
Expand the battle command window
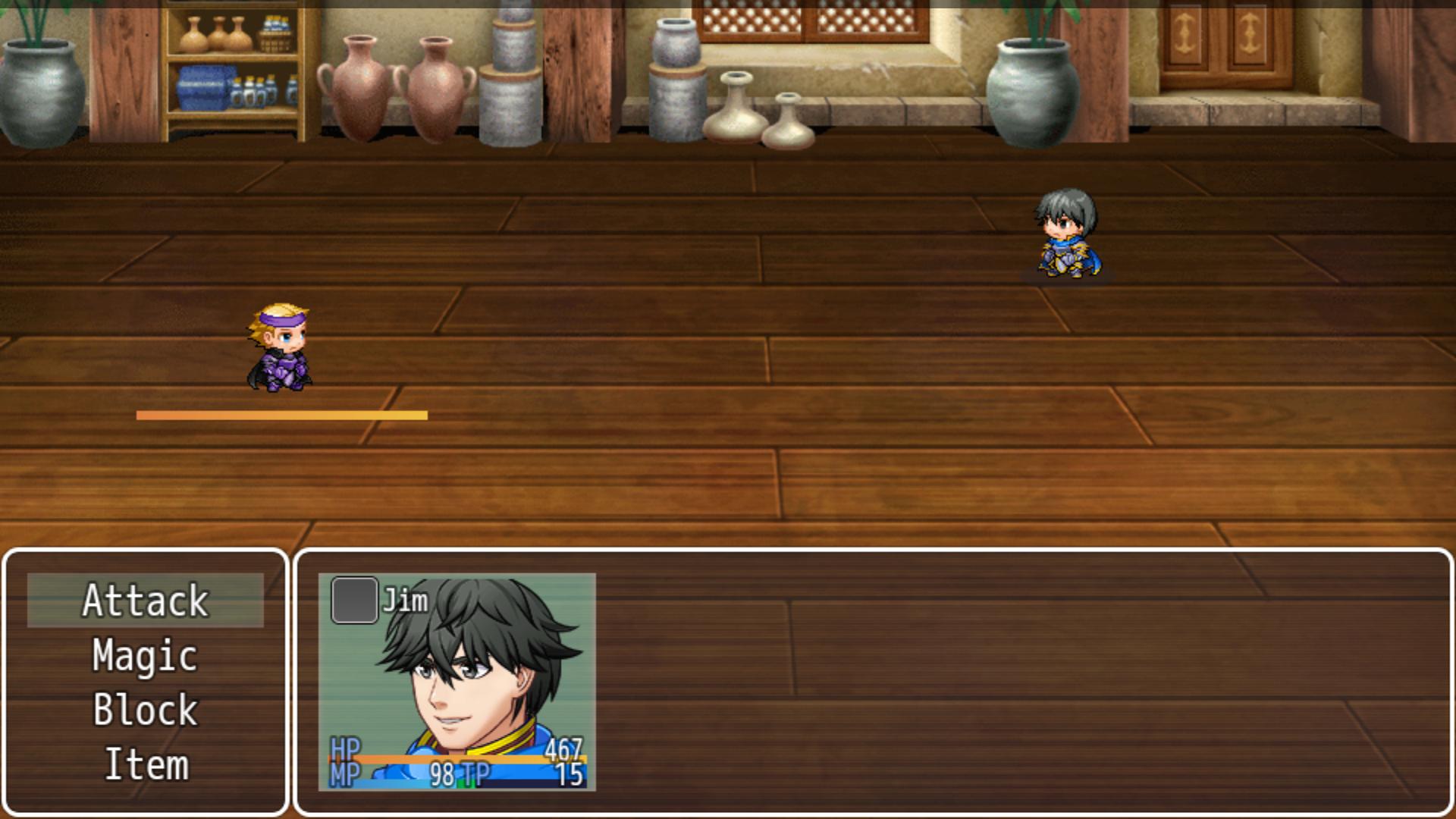coord(146,682)
